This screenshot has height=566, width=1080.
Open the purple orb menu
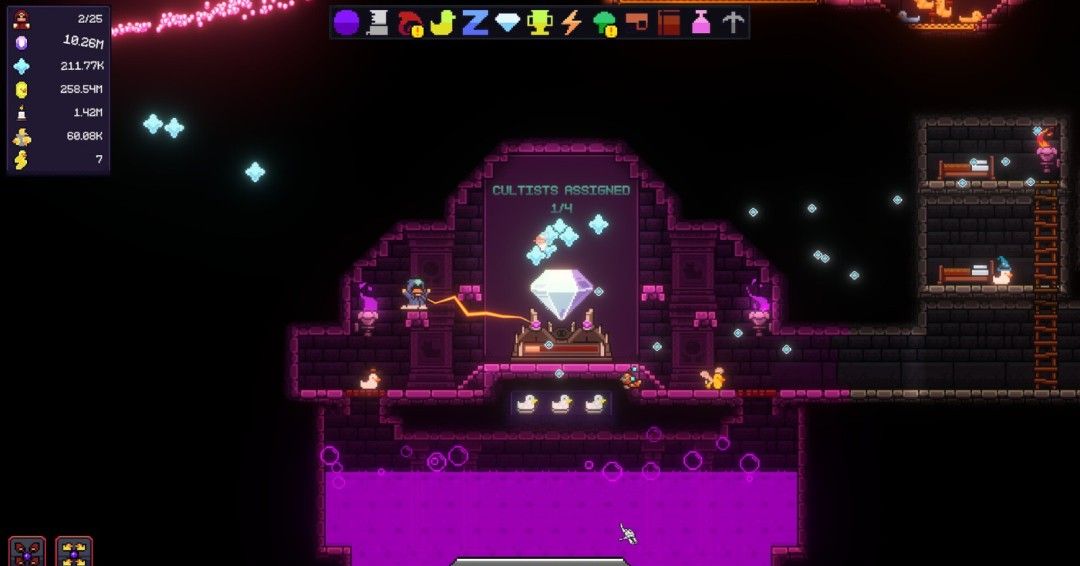pyautogui.click(x=347, y=22)
